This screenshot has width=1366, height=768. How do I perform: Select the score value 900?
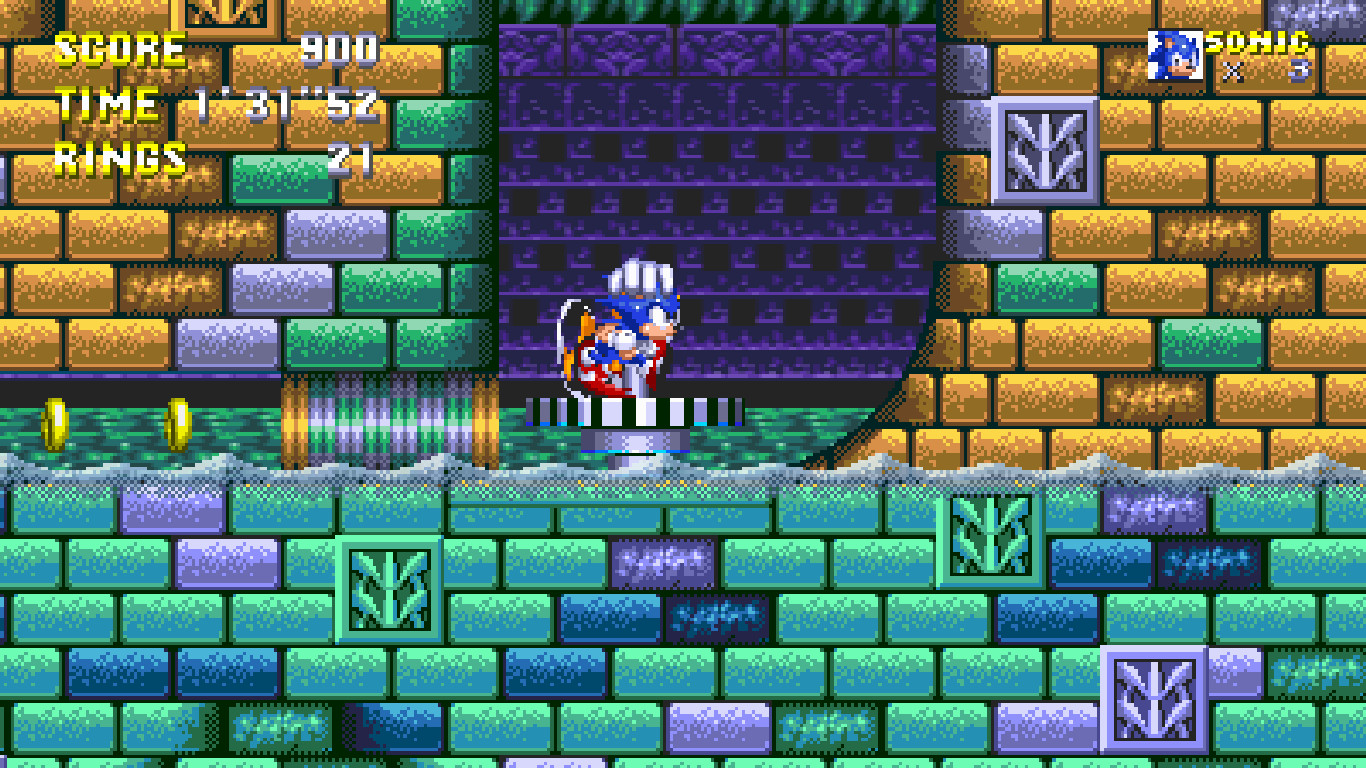point(339,49)
